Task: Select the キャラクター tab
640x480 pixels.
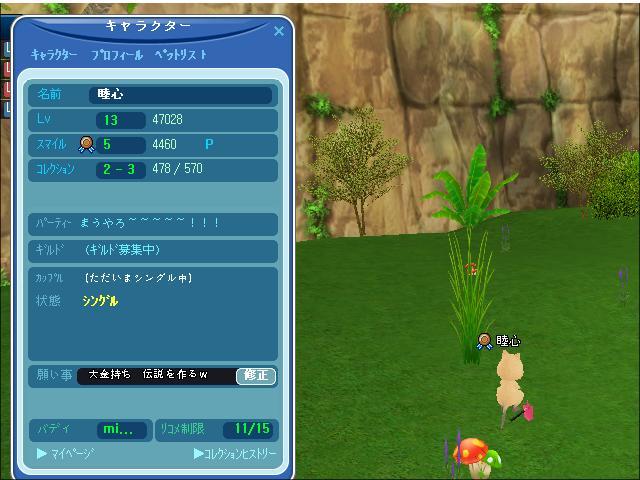Action: click(54, 55)
